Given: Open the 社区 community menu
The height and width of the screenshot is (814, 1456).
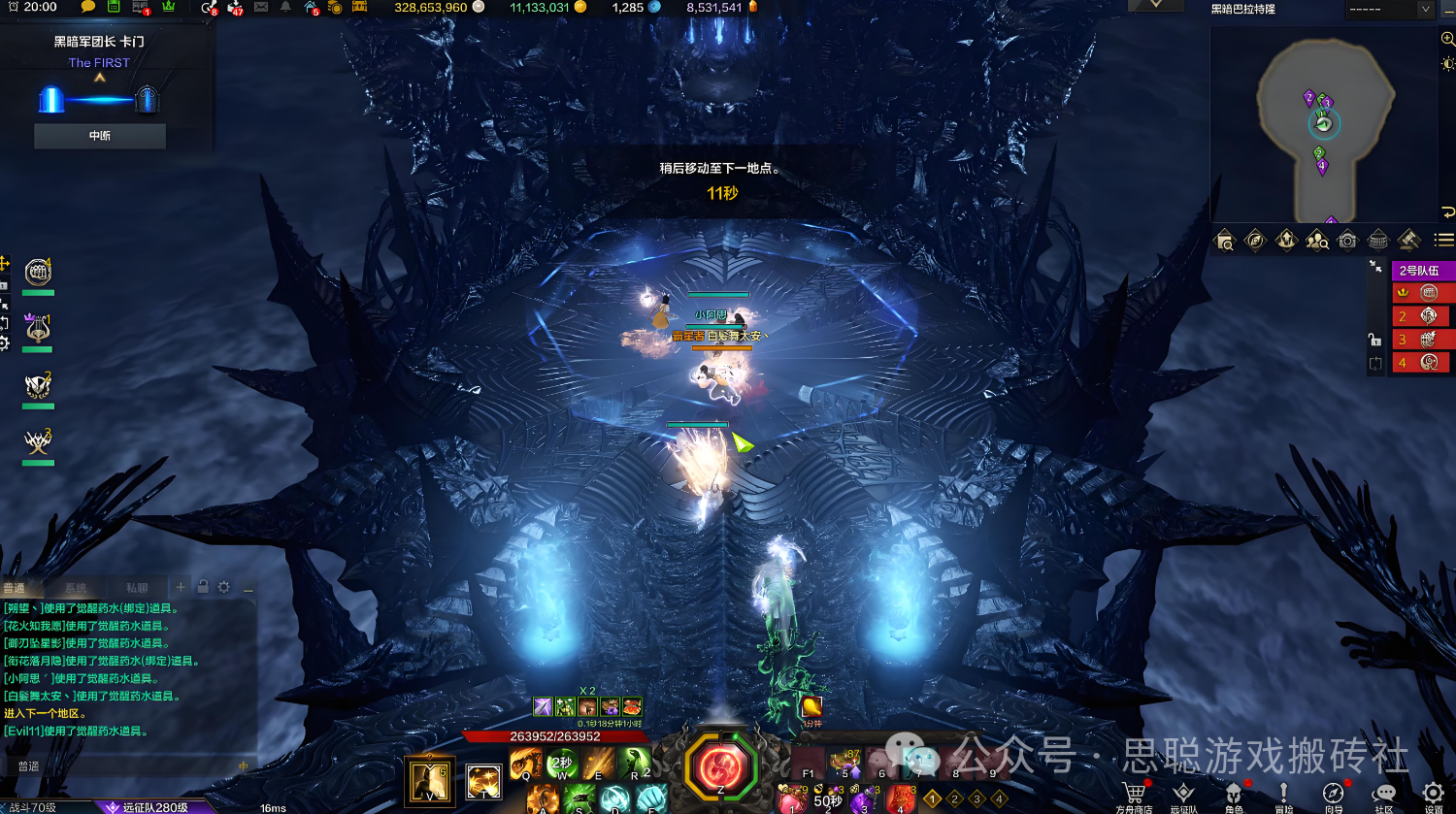Looking at the screenshot, I should pyautogui.click(x=1384, y=795).
